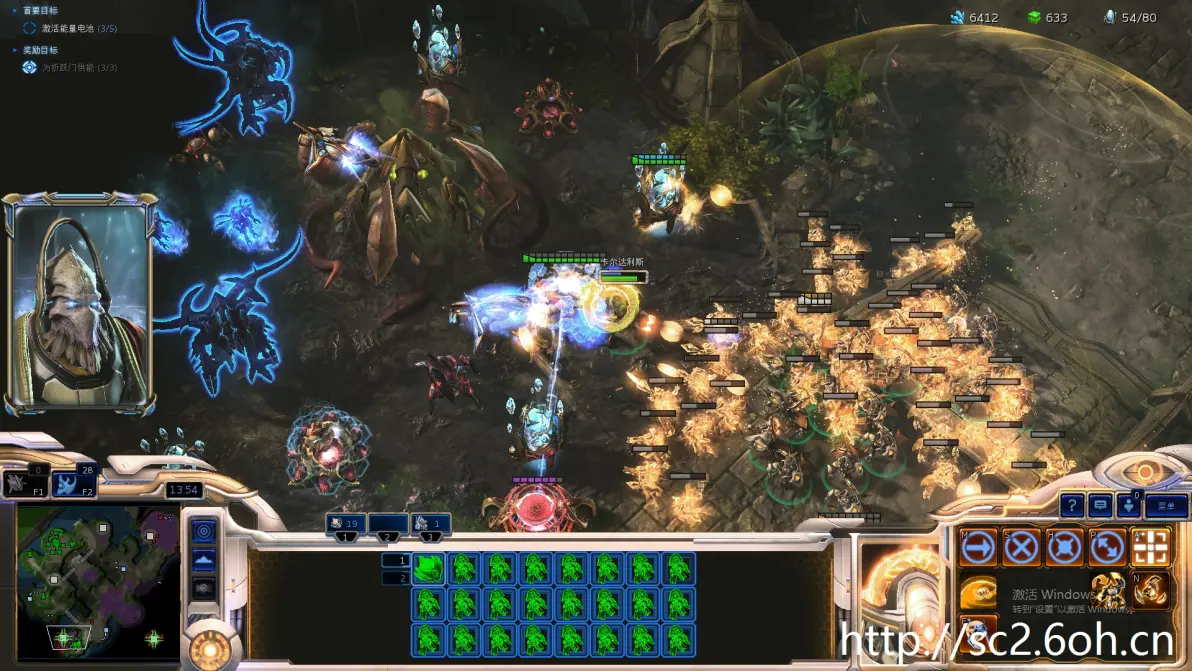This screenshot has width=1192, height=671.
Task: Select the first unit in selection grid
Action: (x=428, y=569)
